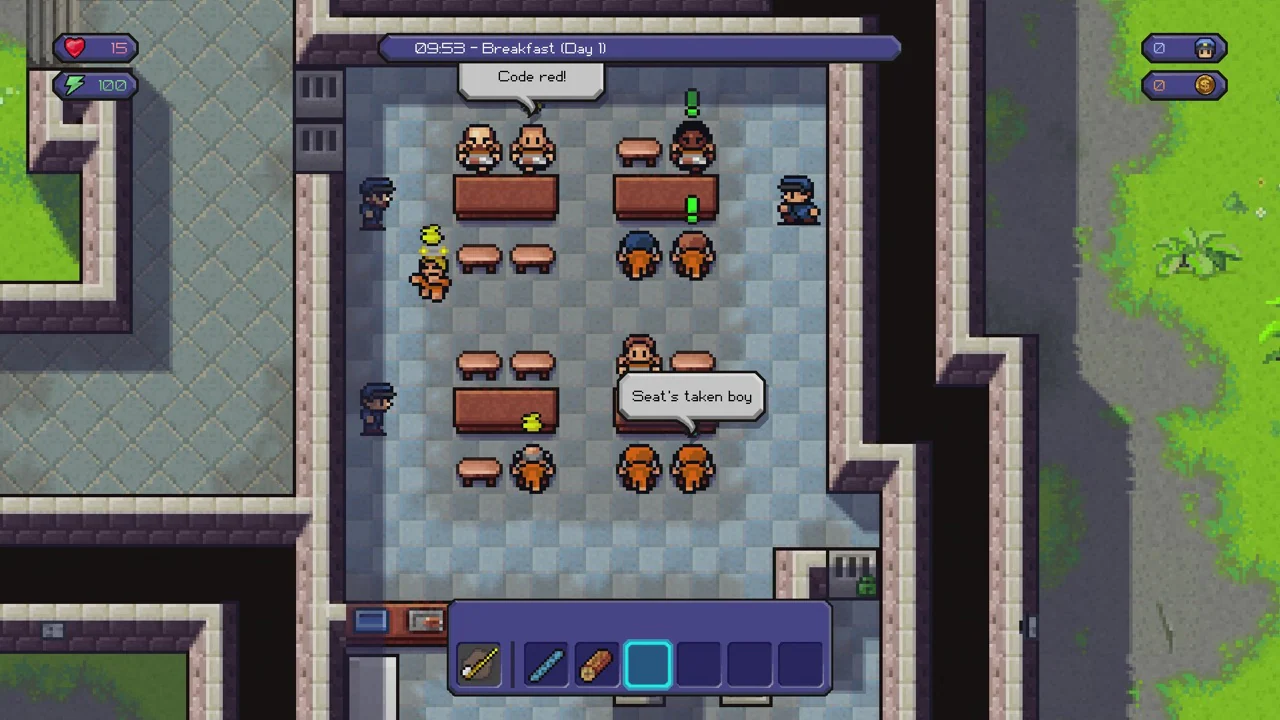1280x720 pixels.
Task: Click the heart health icon
Action: [74, 47]
